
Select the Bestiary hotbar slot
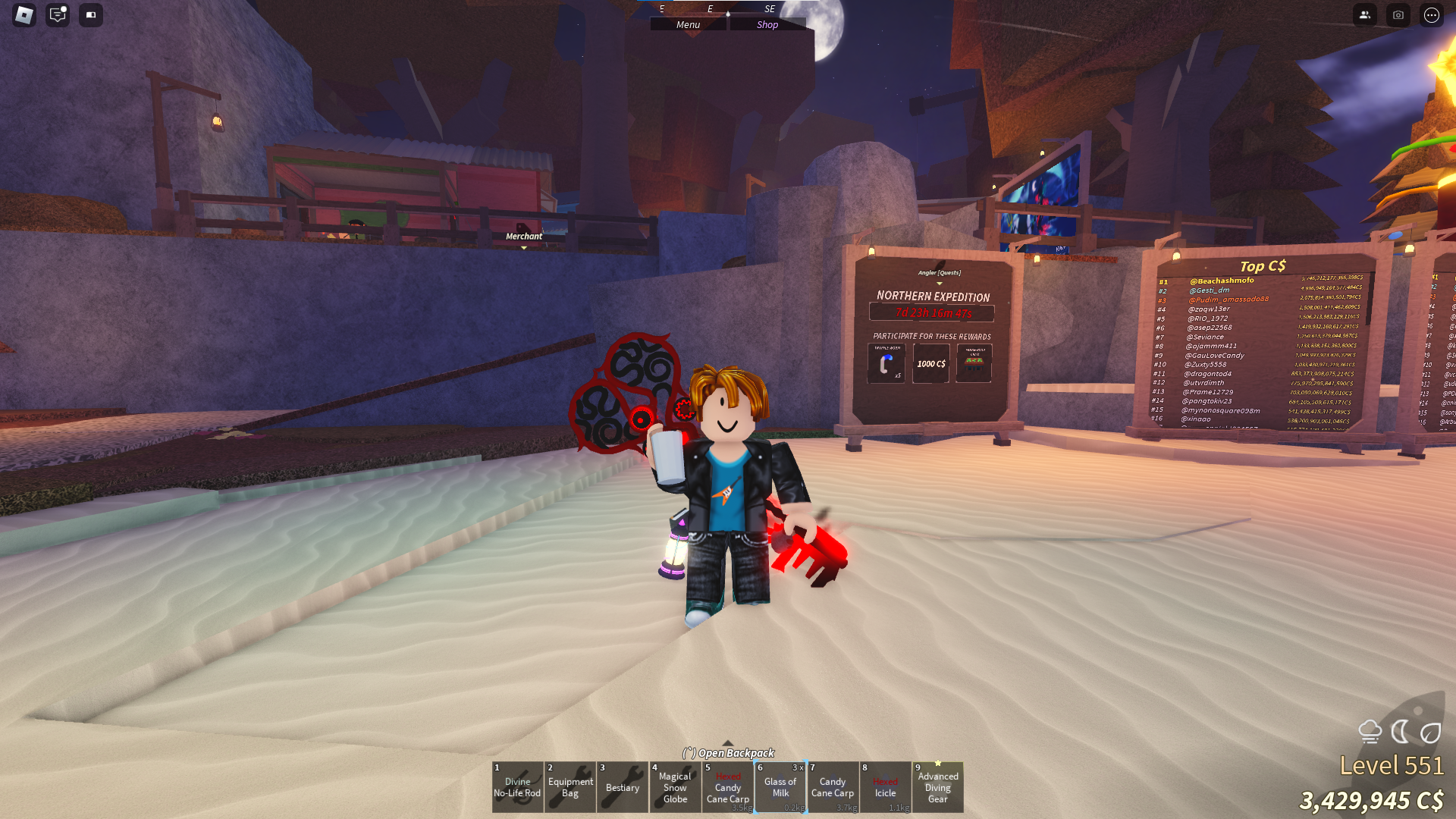(x=623, y=787)
